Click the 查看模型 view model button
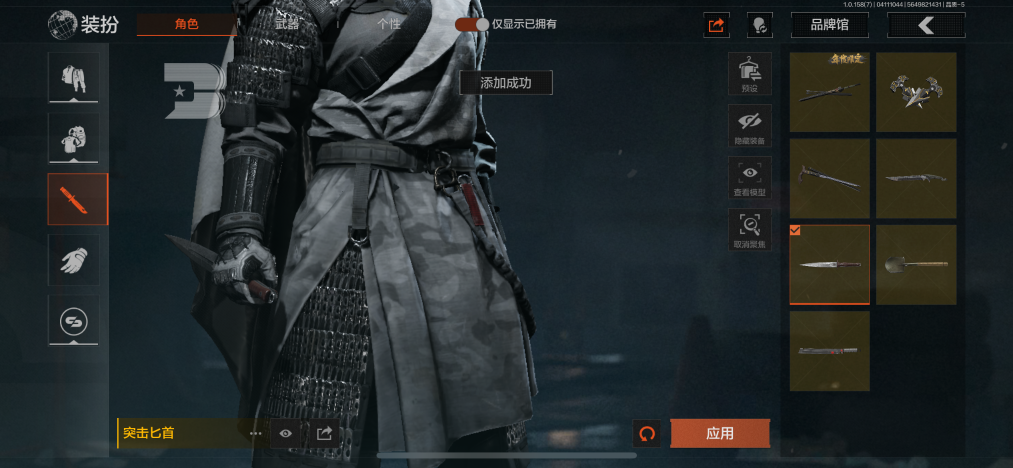The width and height of the screenshot is (1013, 468). 749,177
